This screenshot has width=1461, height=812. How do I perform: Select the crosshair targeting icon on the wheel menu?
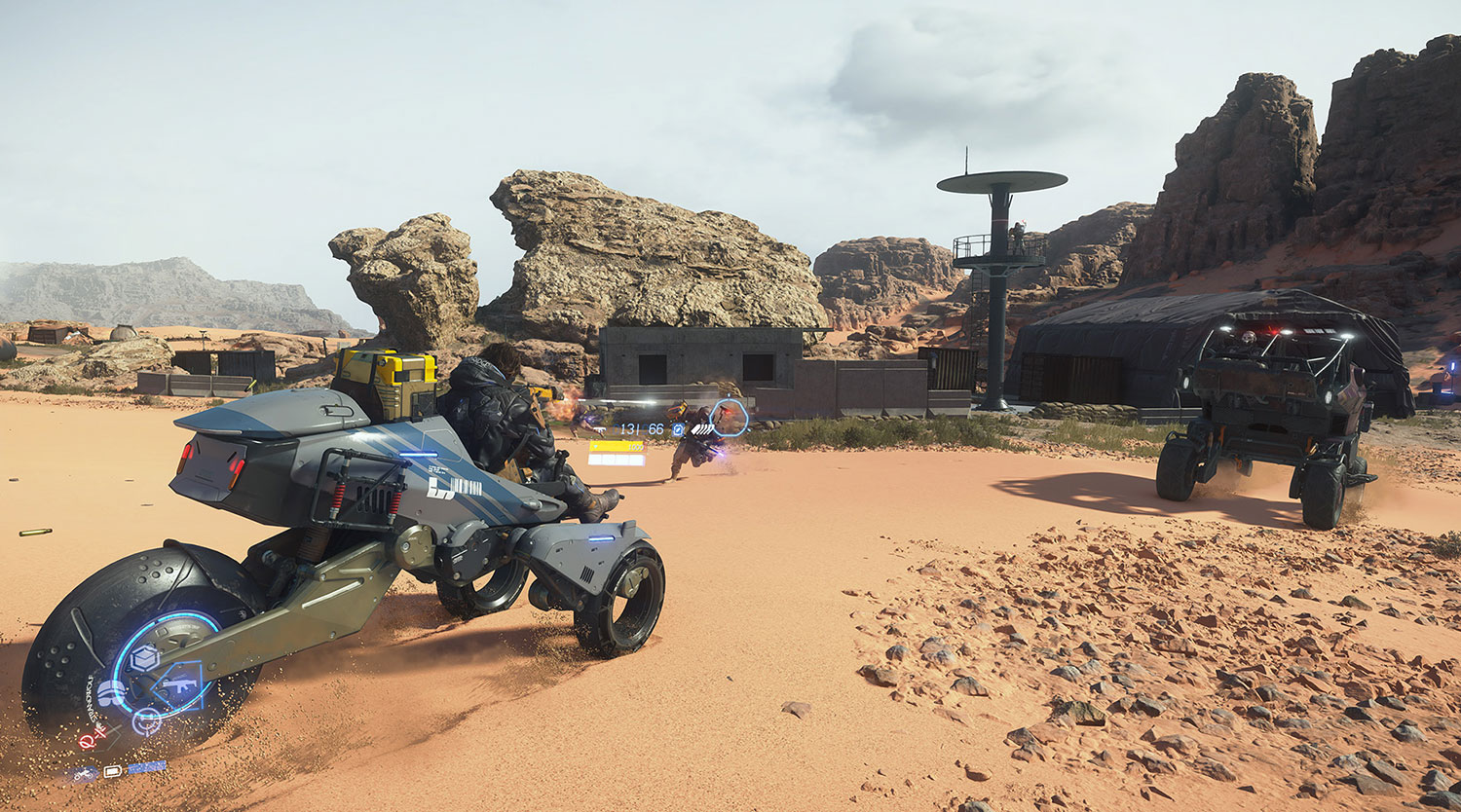pyautogui.click(x=147, y=722)
